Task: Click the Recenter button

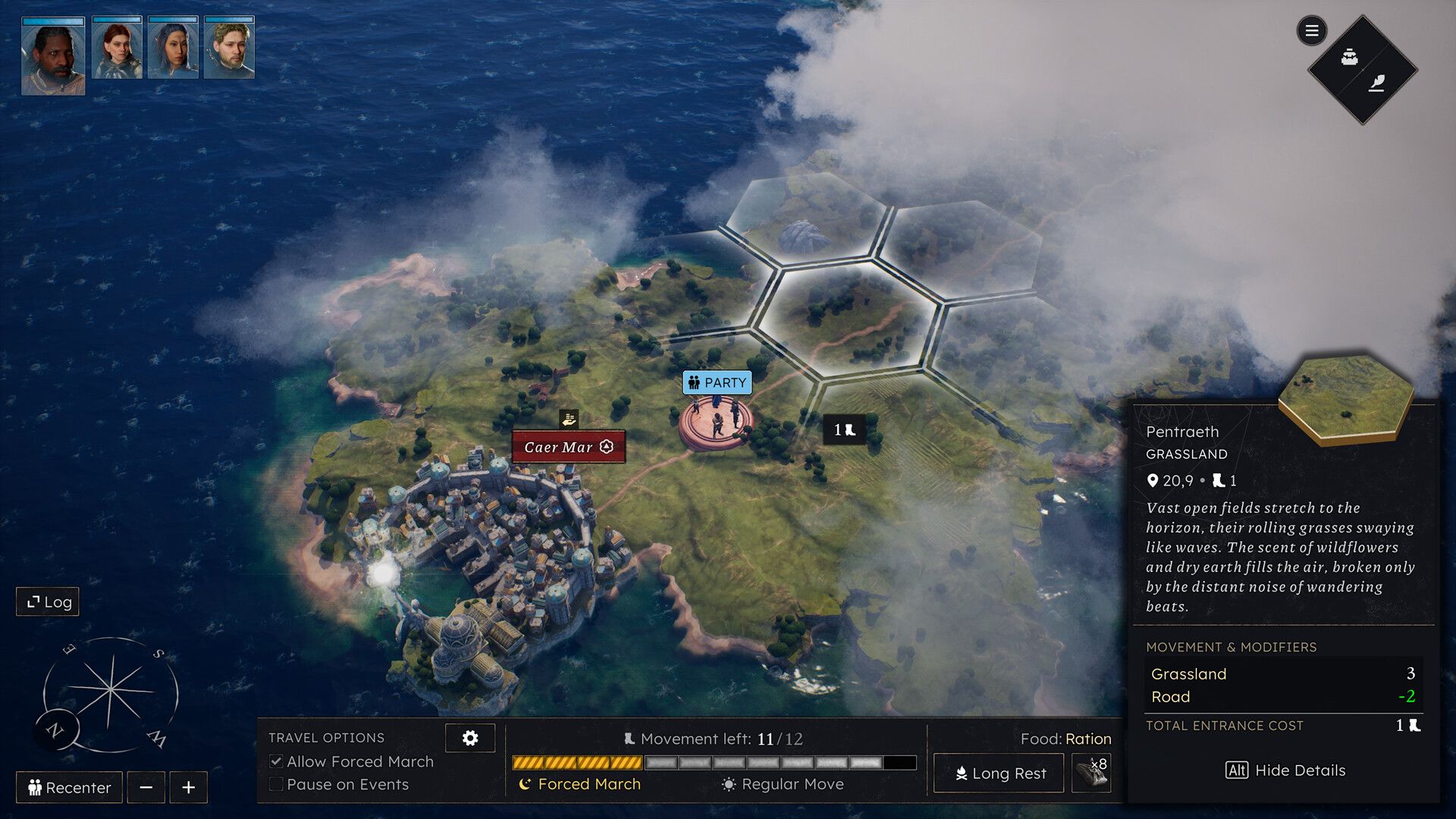Action: click(68, 787)
